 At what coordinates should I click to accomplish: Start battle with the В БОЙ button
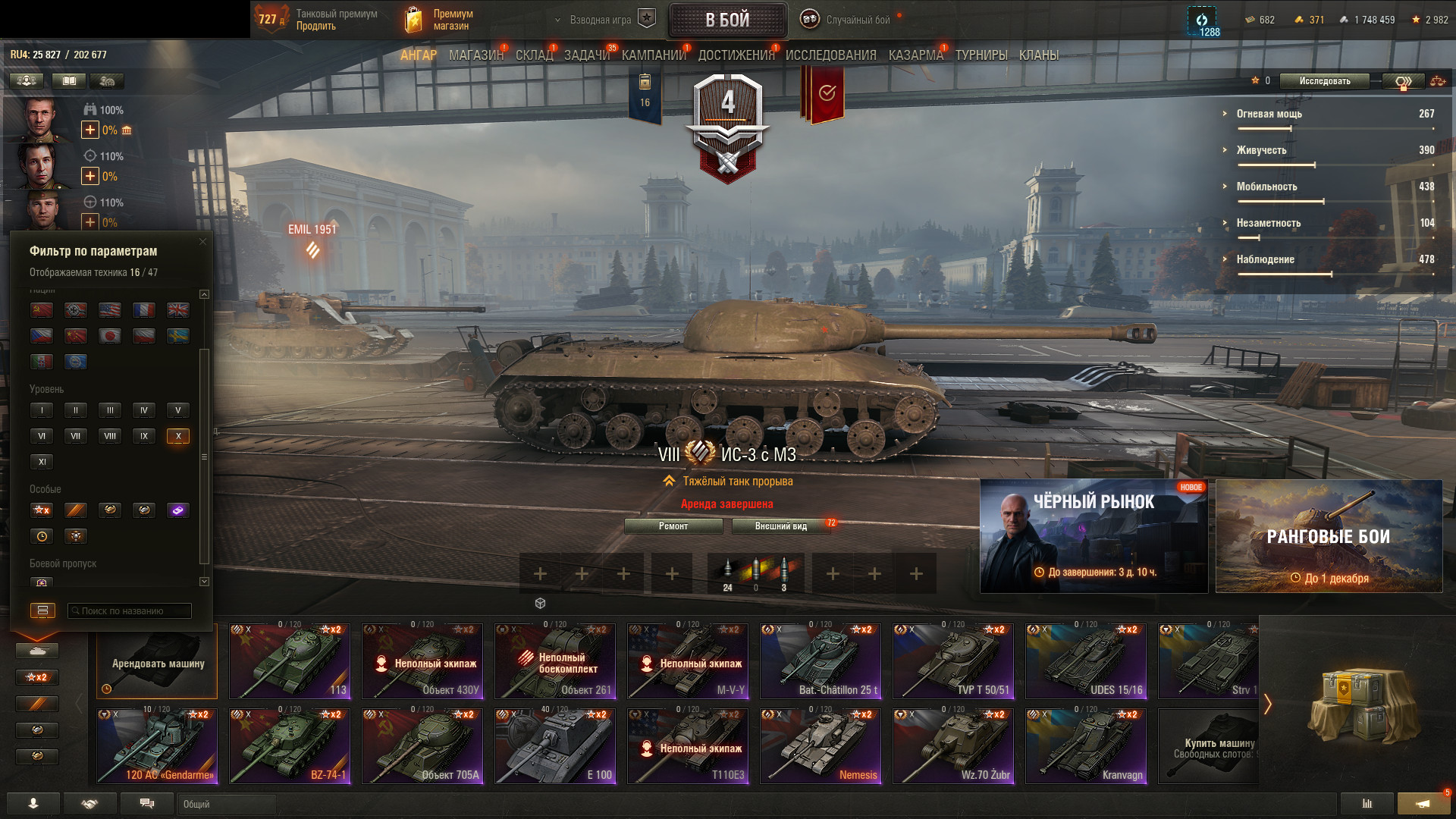point(727,20)
